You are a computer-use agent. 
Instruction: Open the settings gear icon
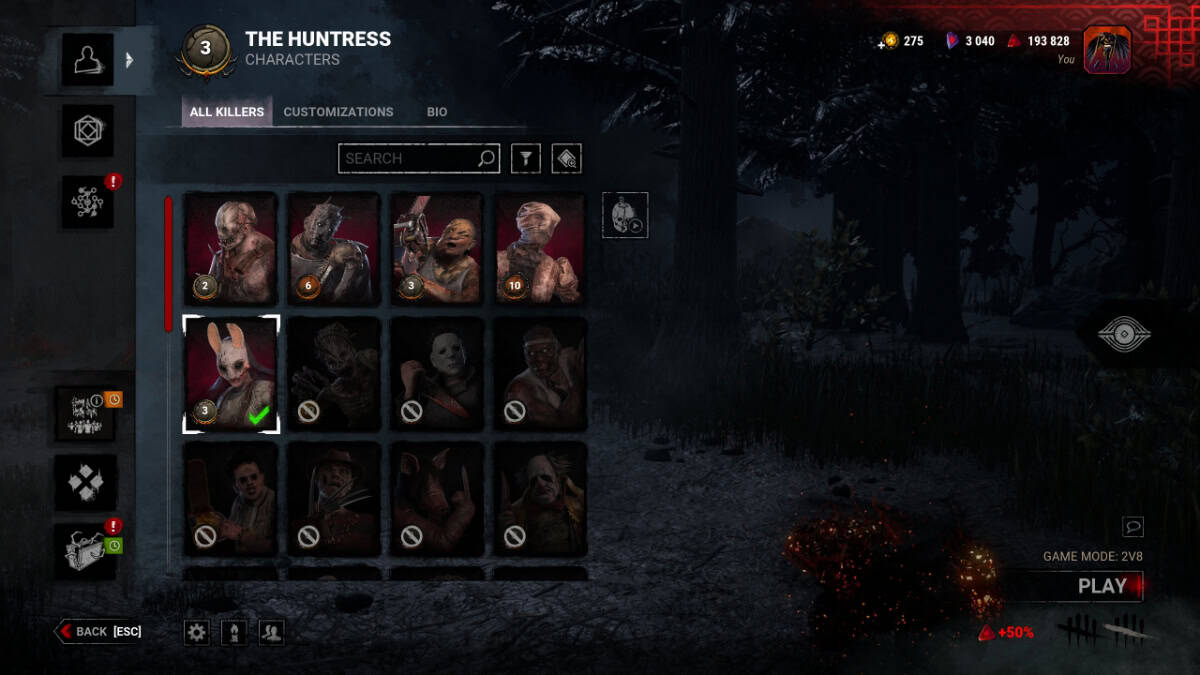(x=197, y=632)
